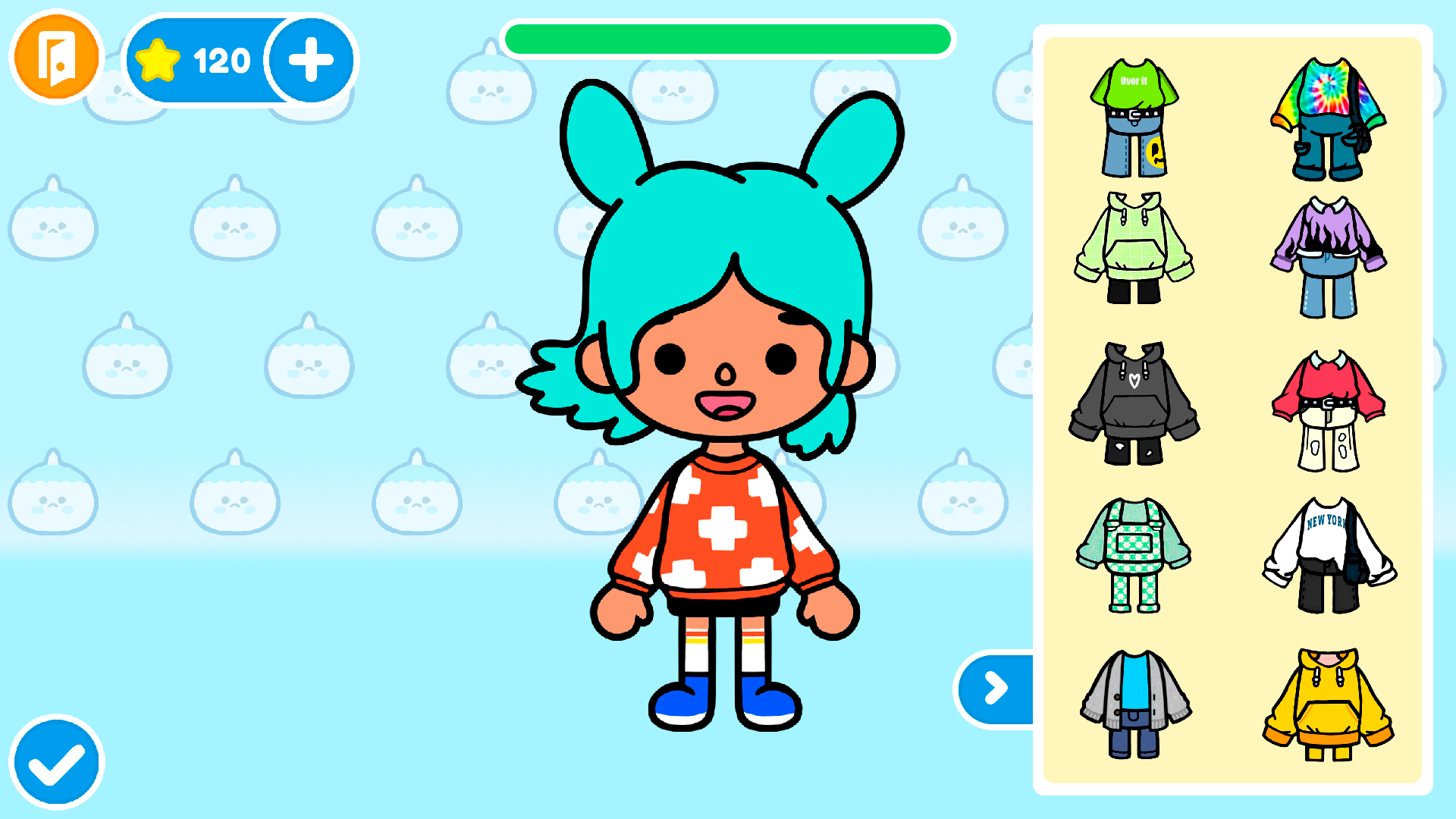Click the arrow to open more clothing options
Image resolution: width=1456 pixels, height=819 pixels.
coord(993,689)
